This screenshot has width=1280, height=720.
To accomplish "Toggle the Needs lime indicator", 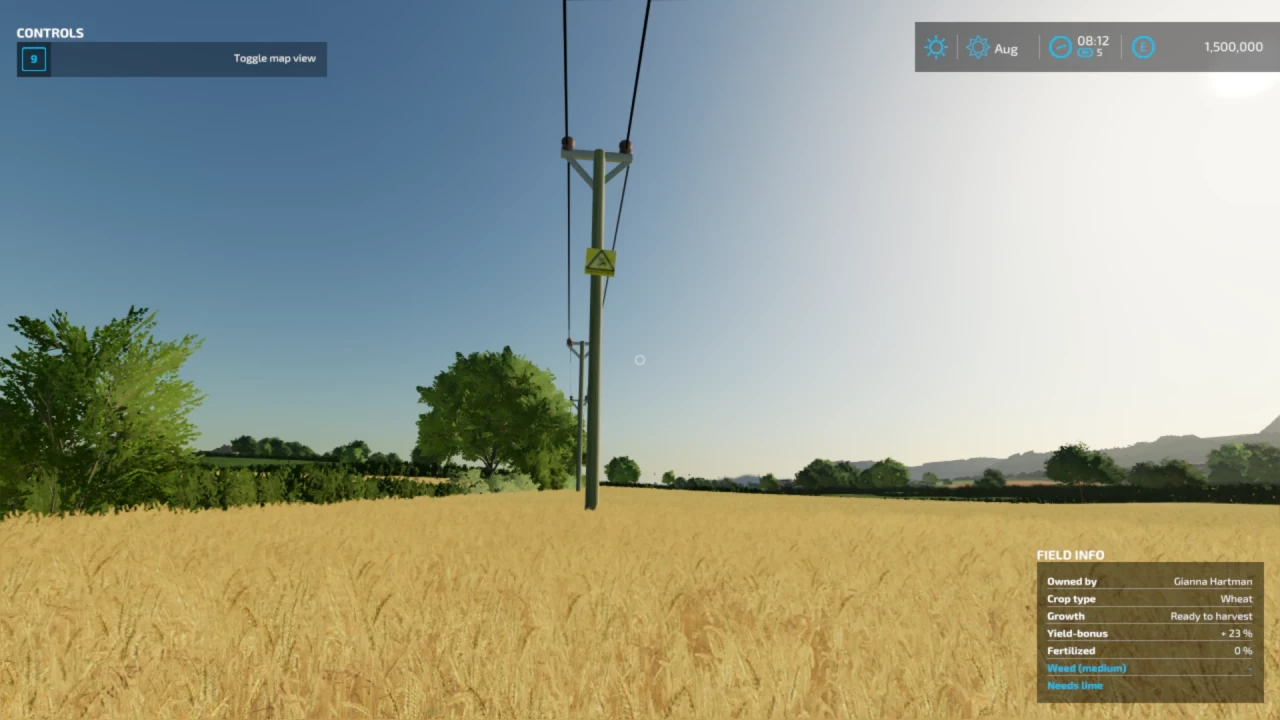I will pyautogui.click(x=1075, y=685).
